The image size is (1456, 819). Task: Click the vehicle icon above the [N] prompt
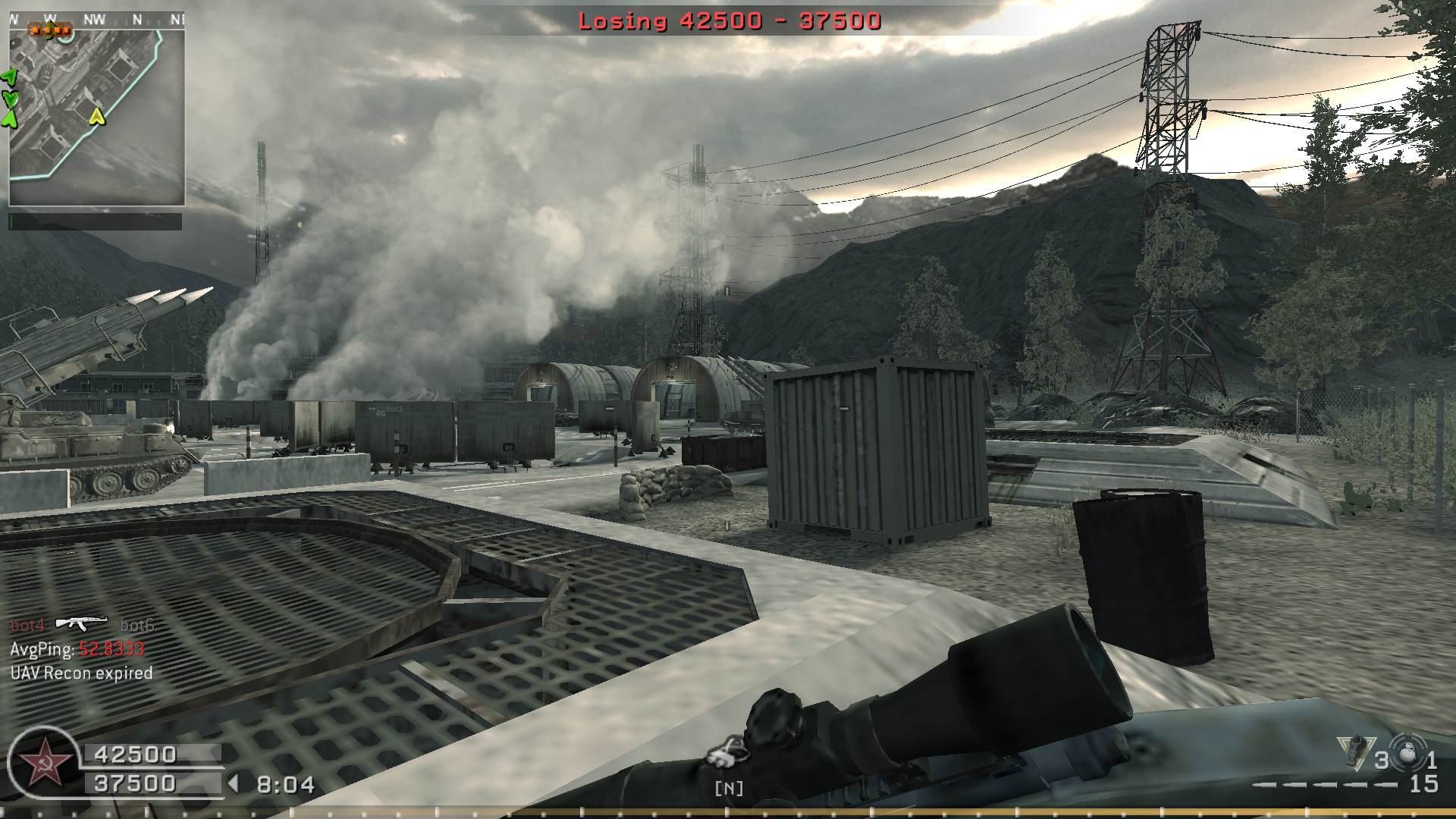coord(727,752)
